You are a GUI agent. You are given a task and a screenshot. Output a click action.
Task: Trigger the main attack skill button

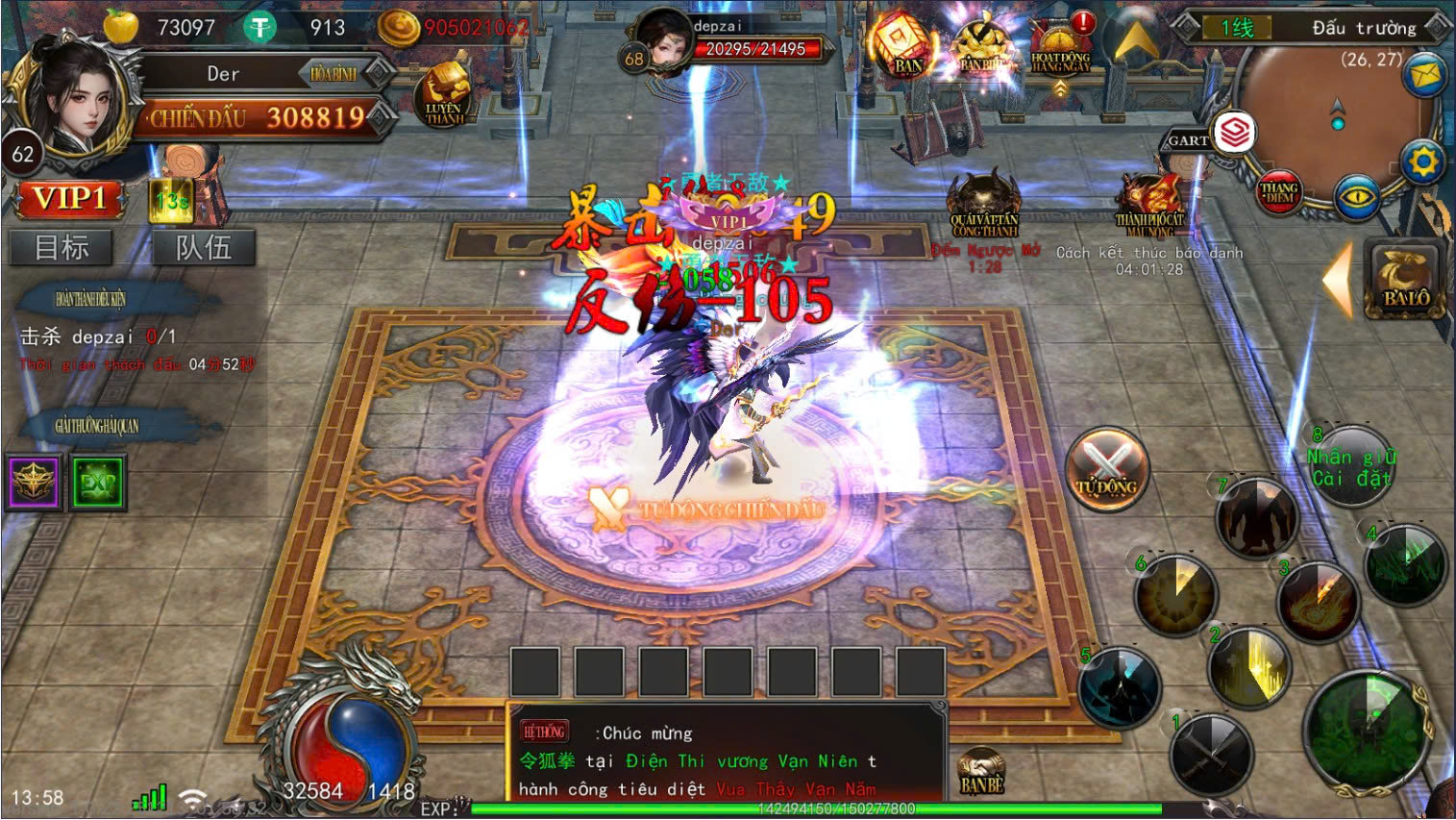1369,729
